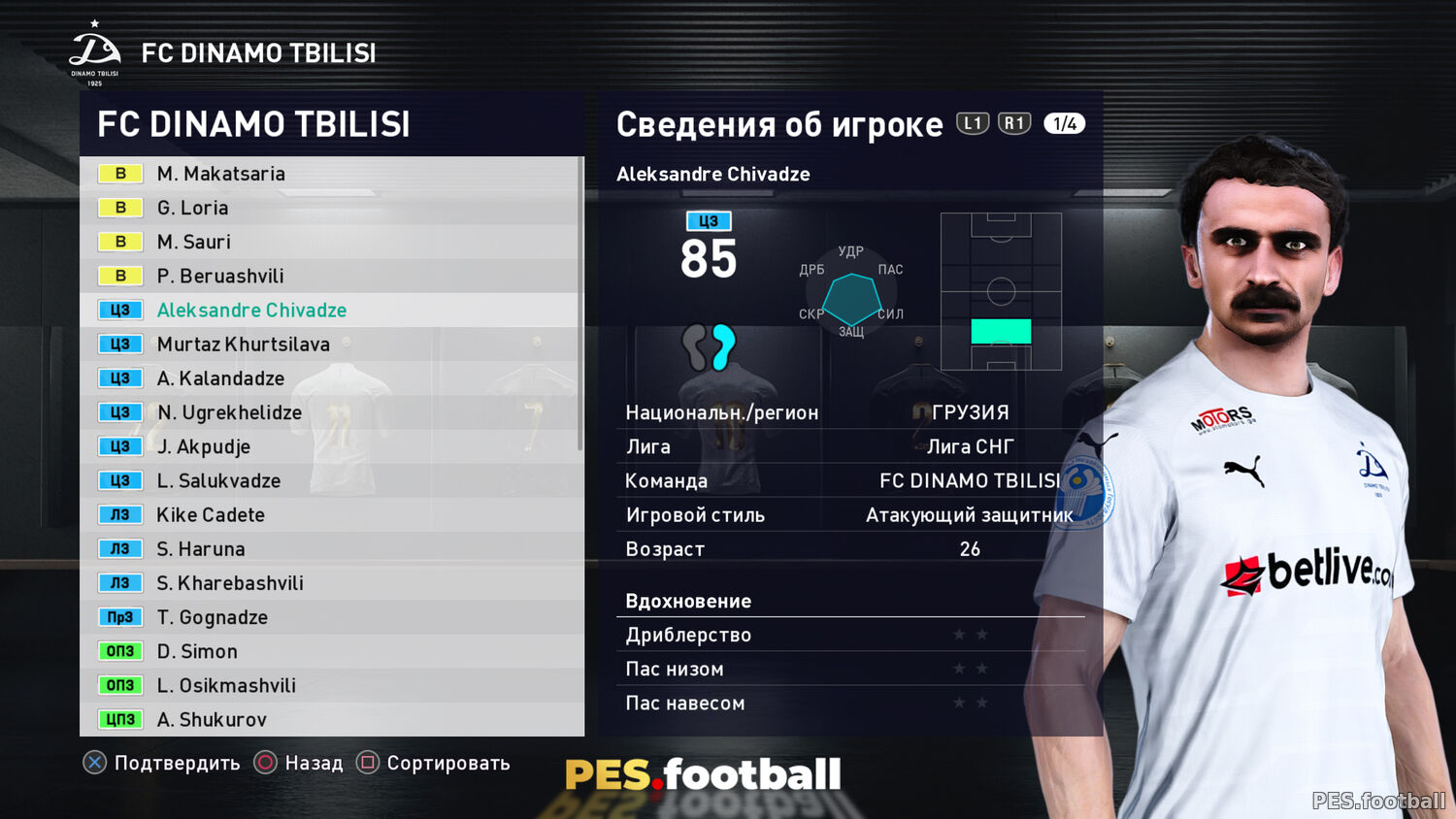
Task: Select M. Makatsaria in the squad list
Action: tap(221, 174)
